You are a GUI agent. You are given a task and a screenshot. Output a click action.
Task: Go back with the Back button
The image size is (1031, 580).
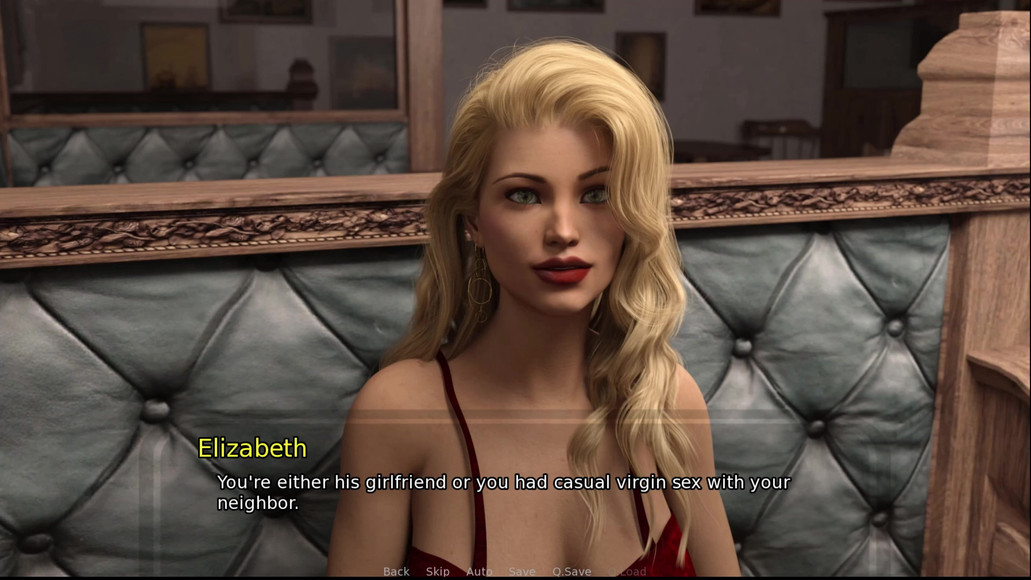pos(396,572)
